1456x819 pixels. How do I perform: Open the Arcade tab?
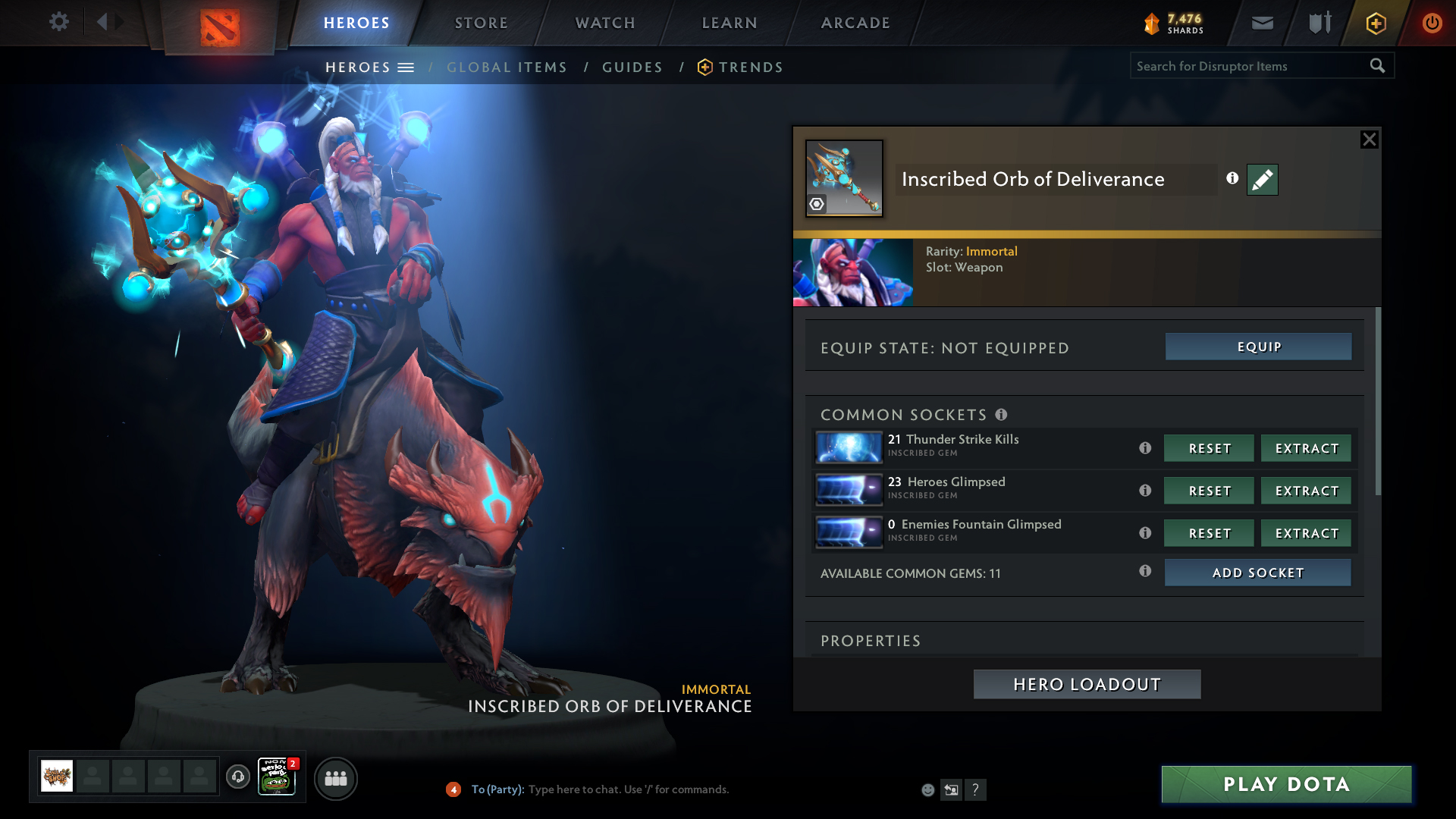855,23
